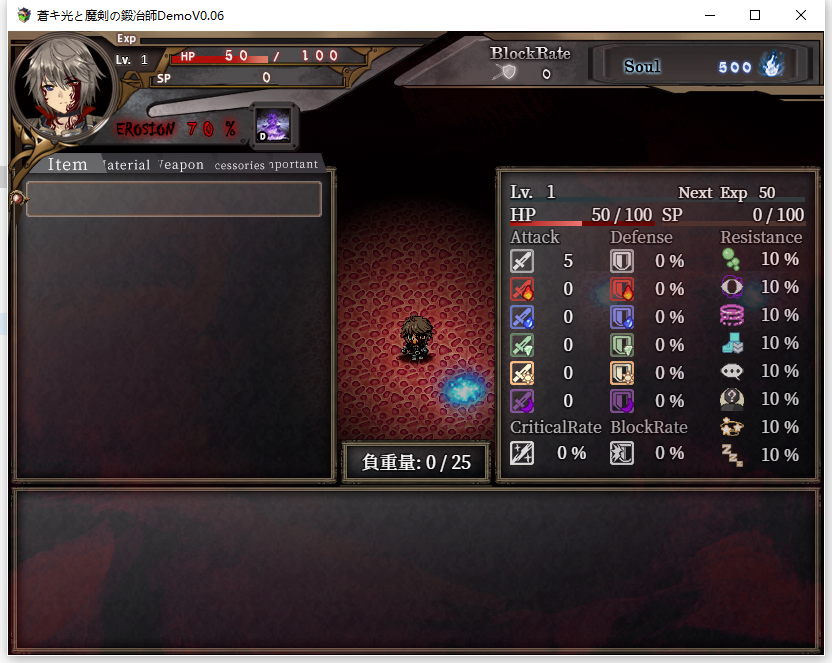This screenshot has width=832, height=663.
Task: Click the purple flame skill icon
Action: pyautogui.click(x=273, y=125)
